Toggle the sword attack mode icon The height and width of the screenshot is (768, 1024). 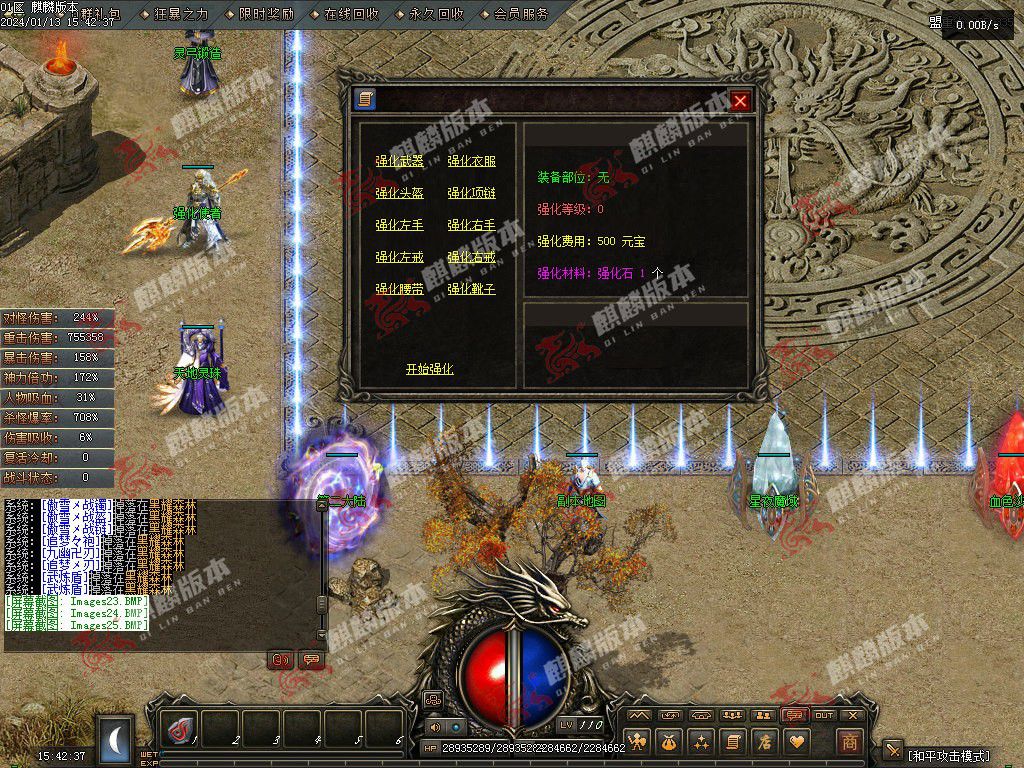pyautogui.click(x=893, y=751)
